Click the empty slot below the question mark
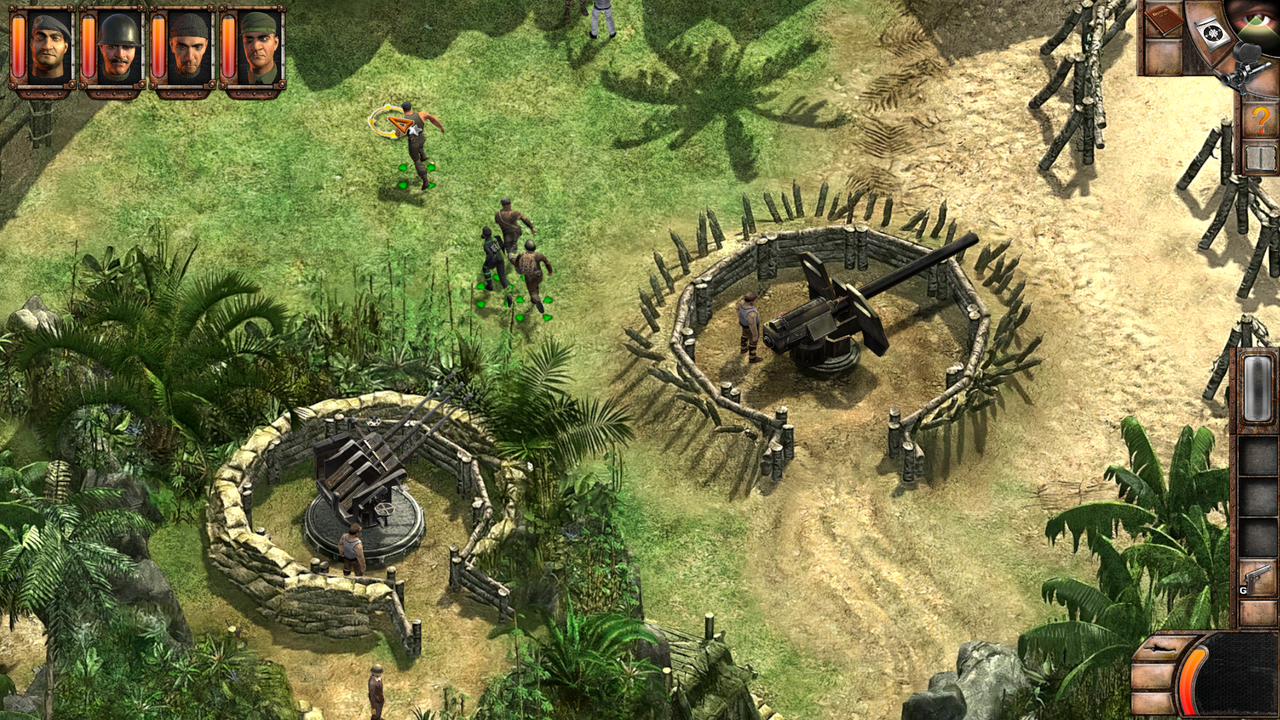Screen dimensions: 1280x720 (1260, 156)
